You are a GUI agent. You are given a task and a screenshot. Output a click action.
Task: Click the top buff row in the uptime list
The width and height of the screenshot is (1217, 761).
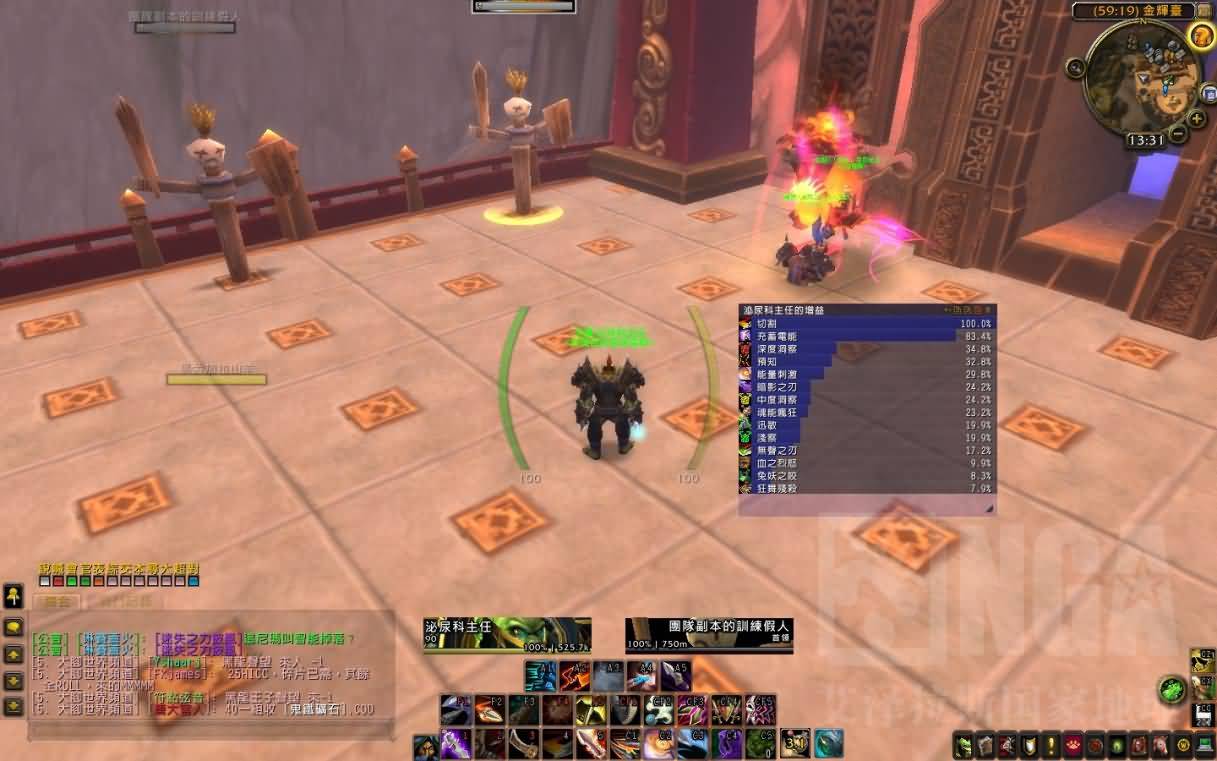(866, 324)
